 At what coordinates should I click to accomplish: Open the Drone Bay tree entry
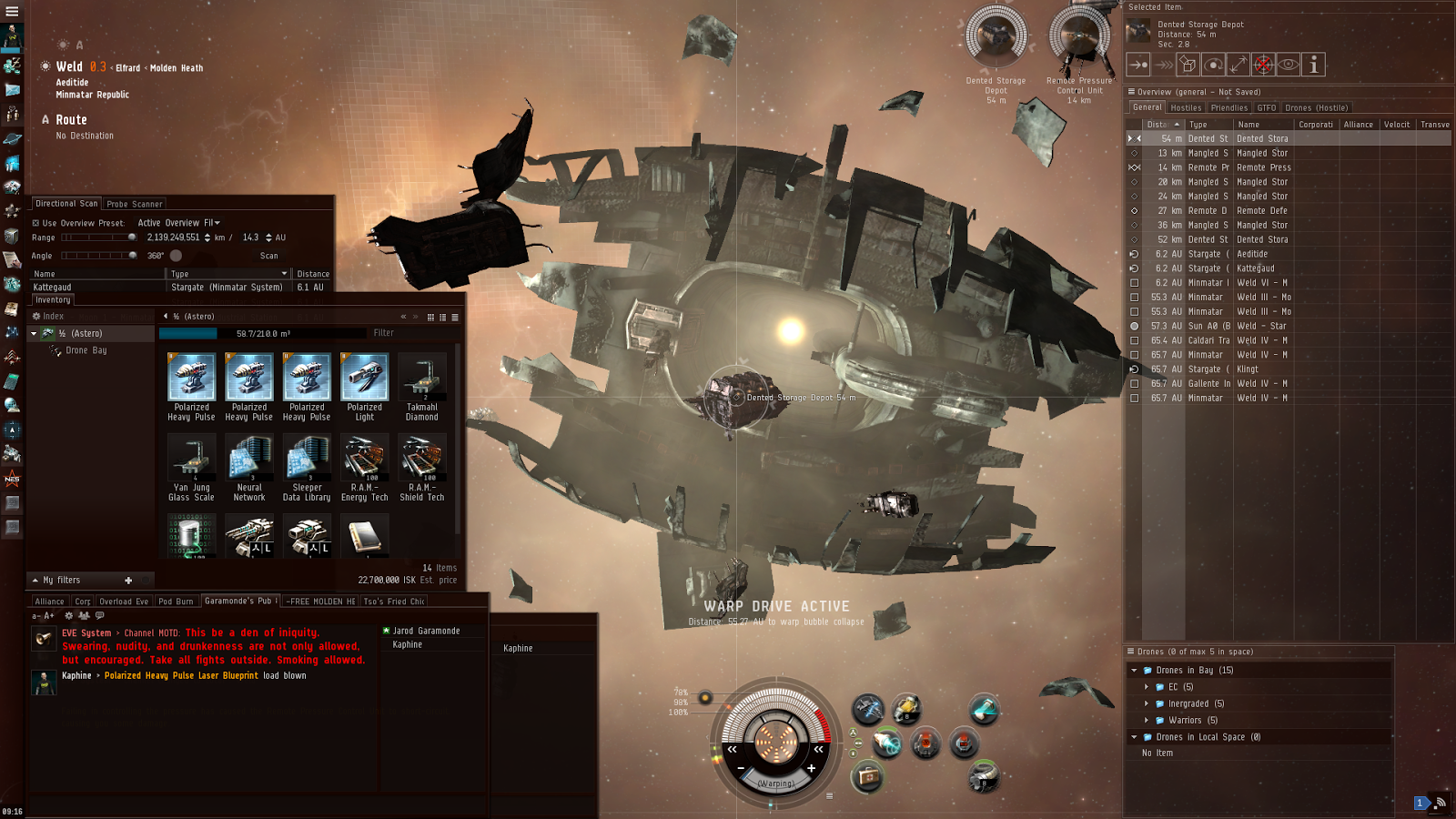click(x=86, y=350)
